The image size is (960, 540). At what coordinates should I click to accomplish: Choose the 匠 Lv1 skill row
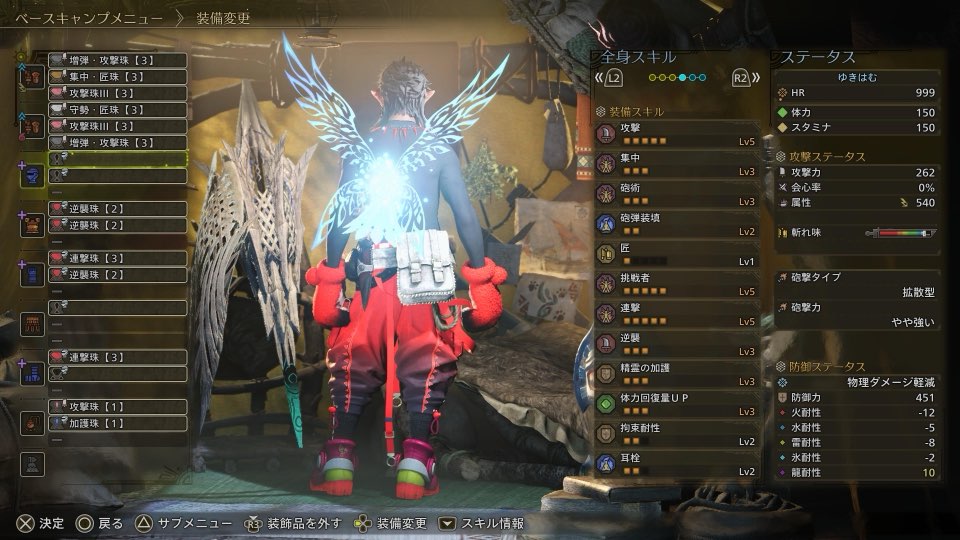(x=675, y=254)
